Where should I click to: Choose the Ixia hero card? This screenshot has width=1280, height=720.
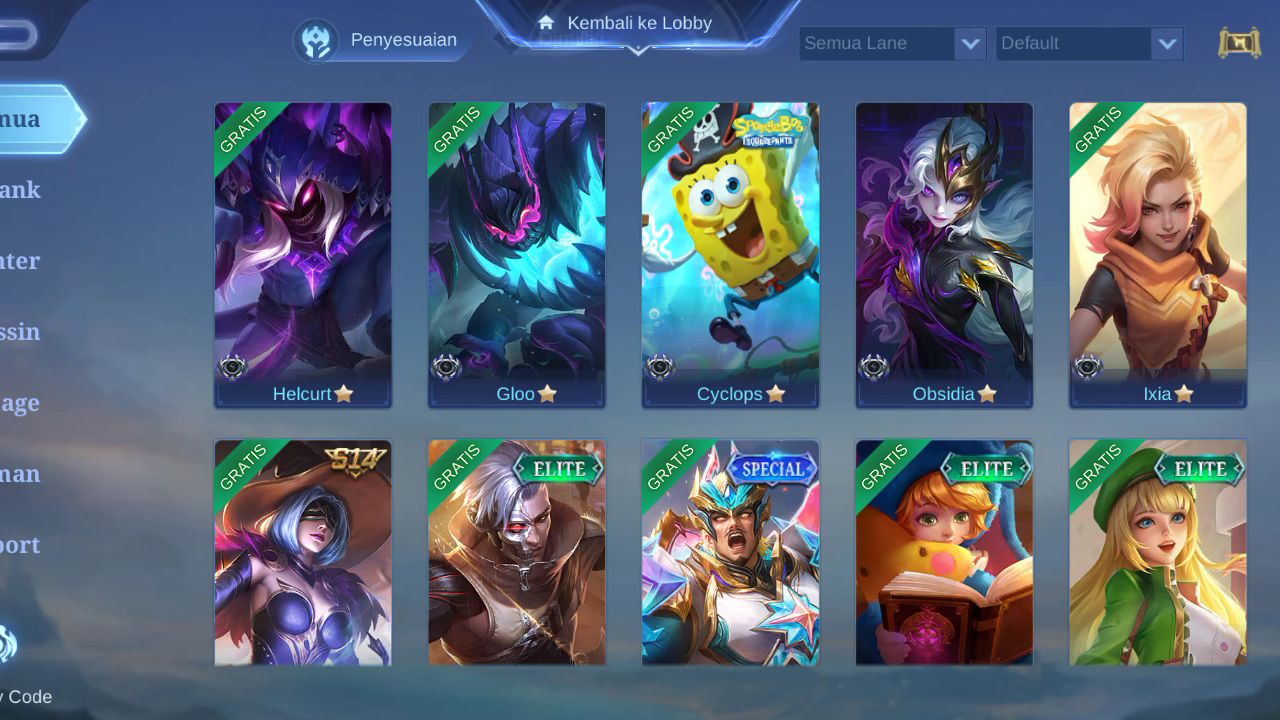[1158, 255]
